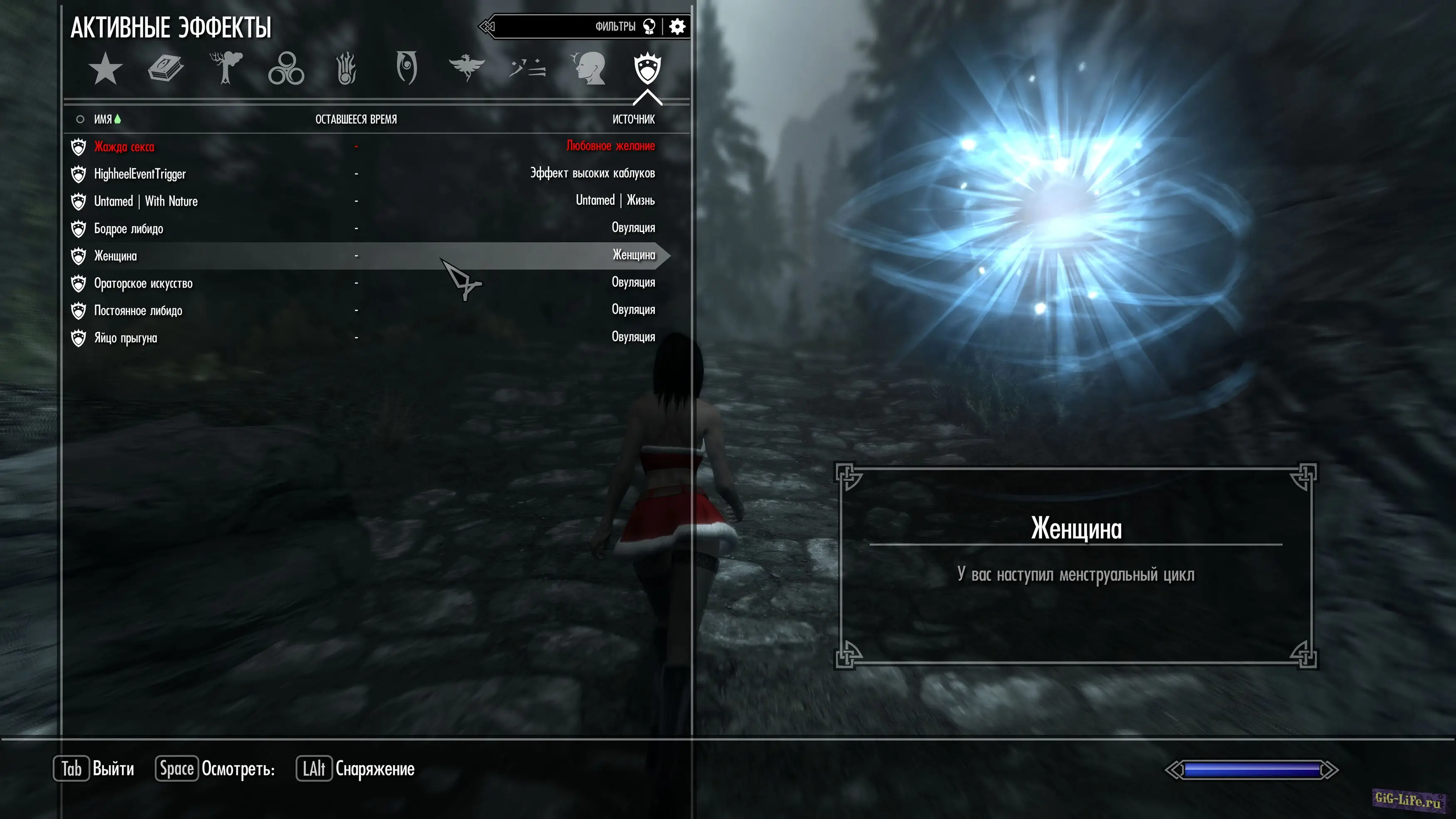
Task: Switch to the phoenix bird category
Action: pos(466,68)
